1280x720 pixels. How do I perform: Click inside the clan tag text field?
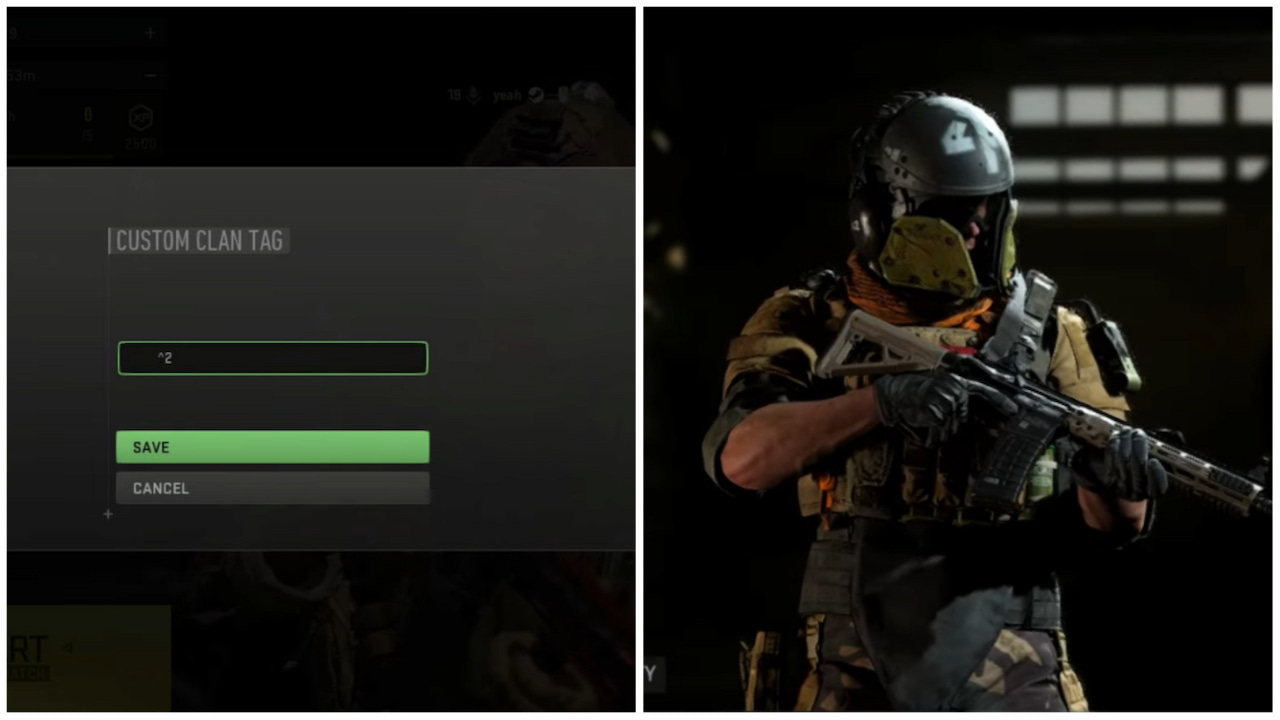tap(272, 358)
